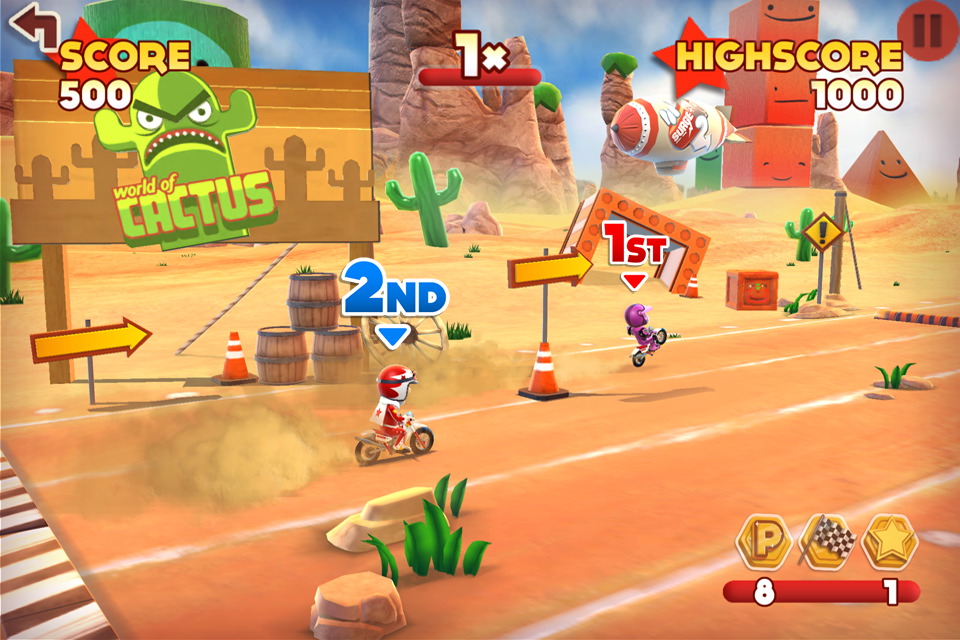Screen dimensions: 960x640
Task: Tap the gold P coin badge
Action: pos(765,543)
